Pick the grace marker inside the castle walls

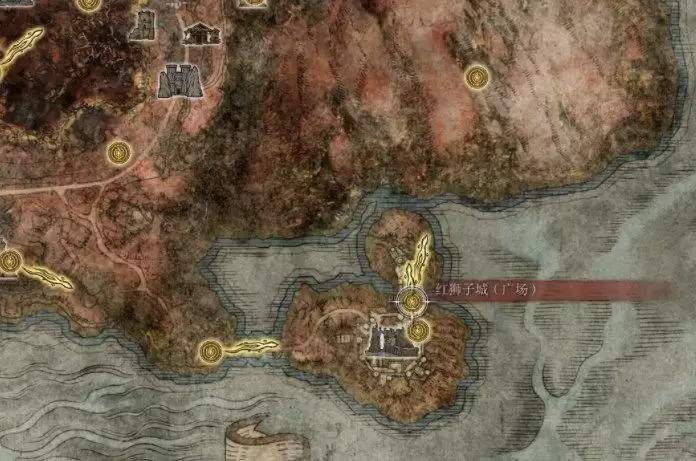click(x=418, y=329)
